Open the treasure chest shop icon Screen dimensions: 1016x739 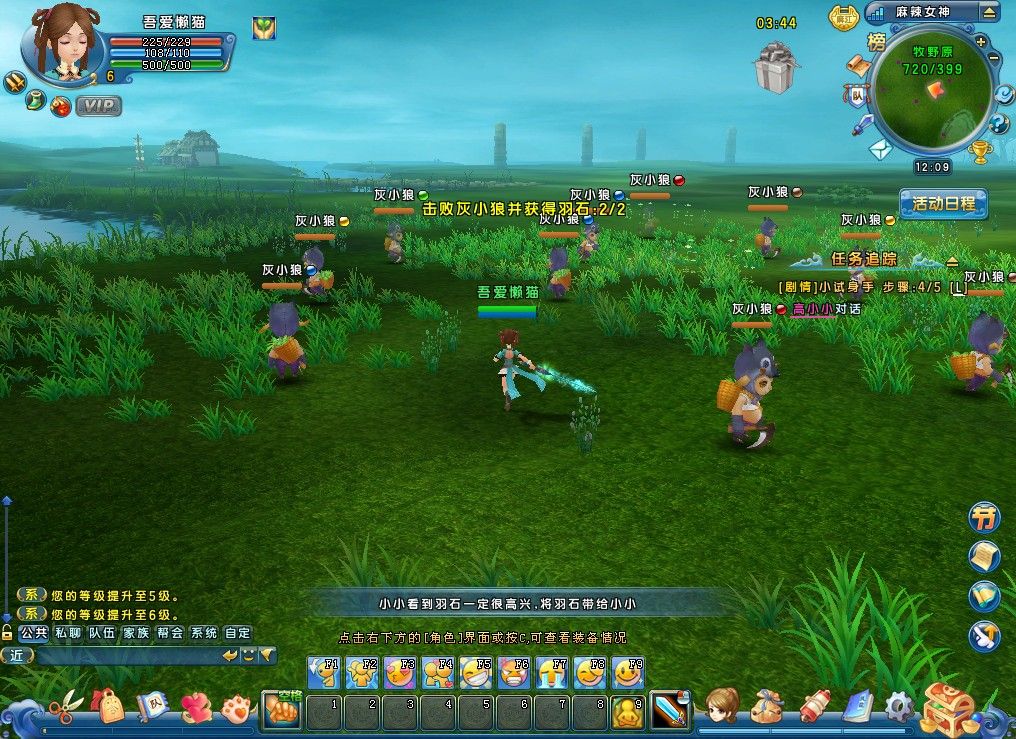947,707
